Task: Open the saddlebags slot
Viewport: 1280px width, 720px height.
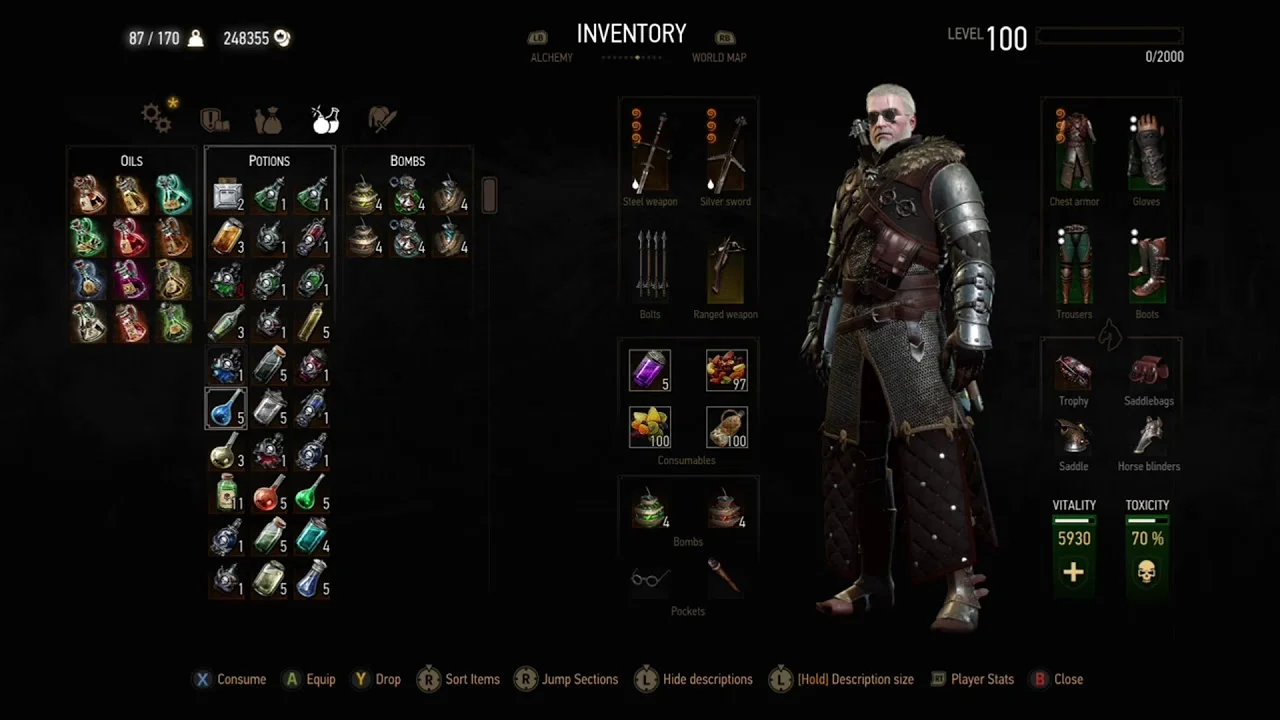Action: (x=1148, y=372)
